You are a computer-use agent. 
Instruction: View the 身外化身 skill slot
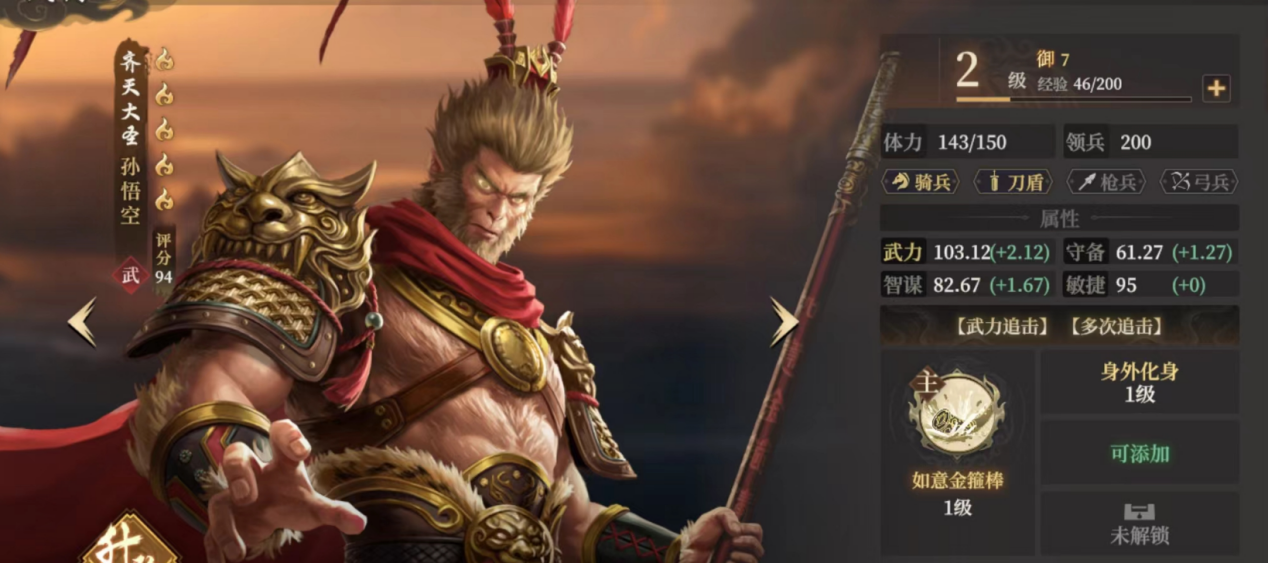[1139, 382]
